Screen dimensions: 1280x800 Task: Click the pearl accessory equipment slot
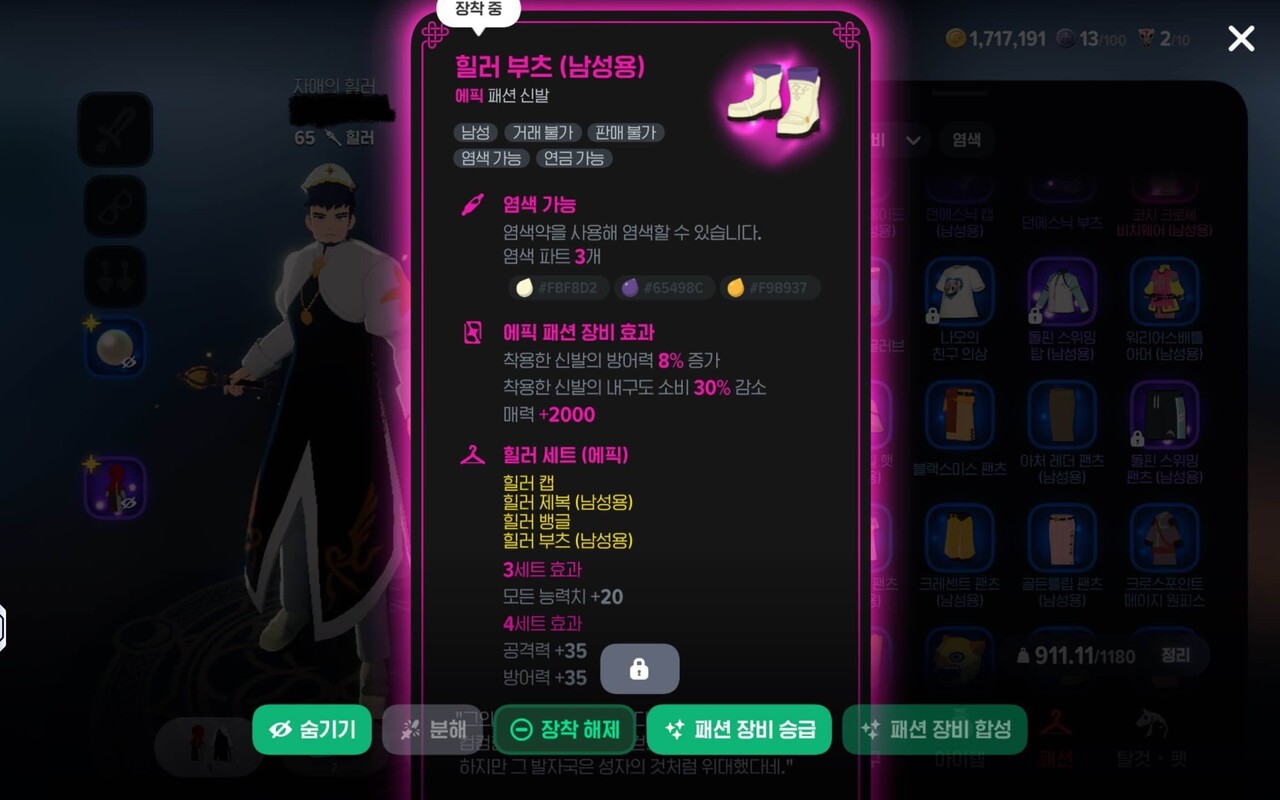(113, 344)
